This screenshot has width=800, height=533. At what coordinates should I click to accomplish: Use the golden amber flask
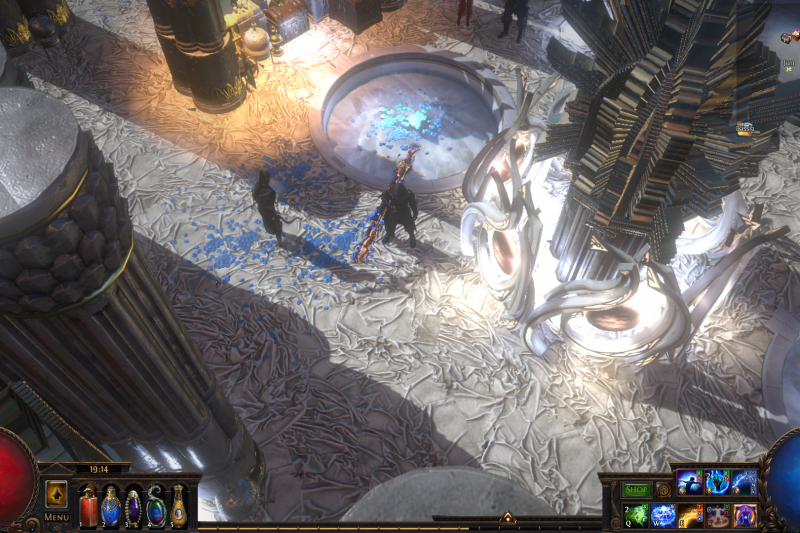(x=178, y=507)
